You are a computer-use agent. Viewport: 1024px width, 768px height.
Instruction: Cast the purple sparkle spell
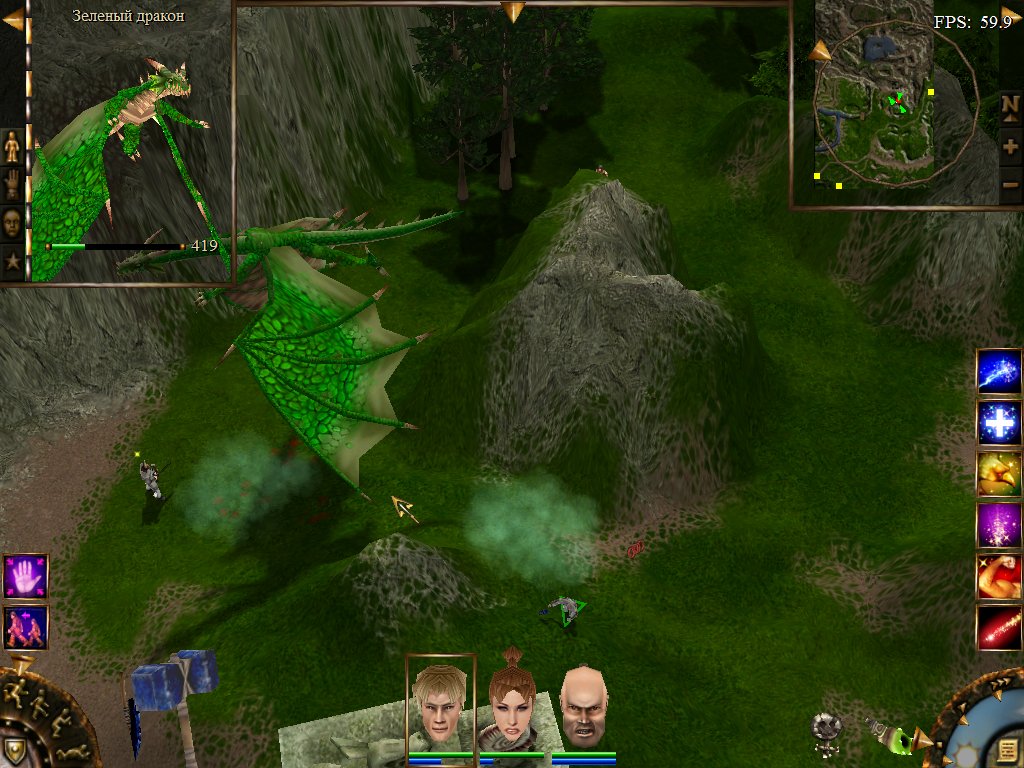coord(998,525)
